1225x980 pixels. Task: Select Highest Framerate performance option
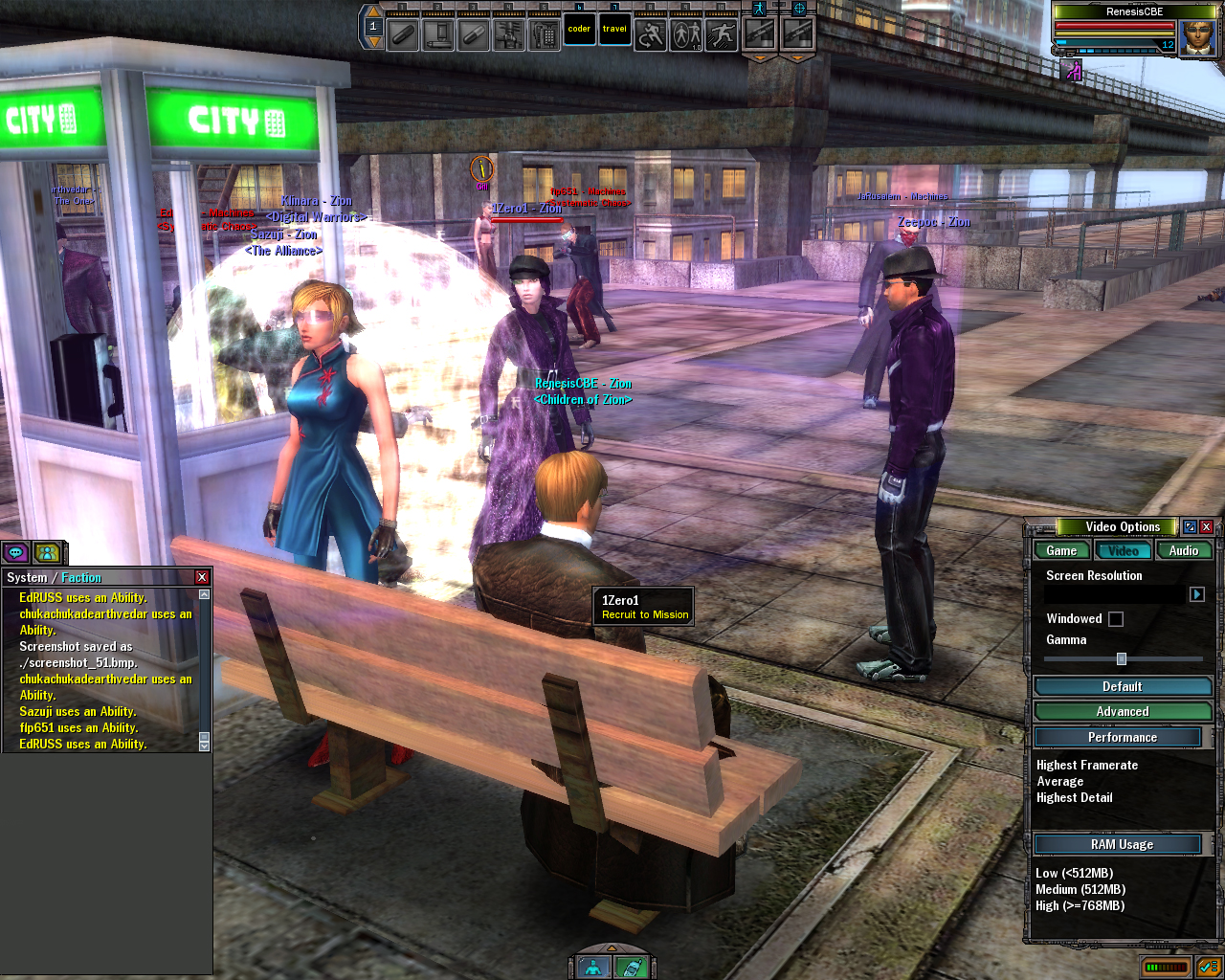[x=1087, y=766]
